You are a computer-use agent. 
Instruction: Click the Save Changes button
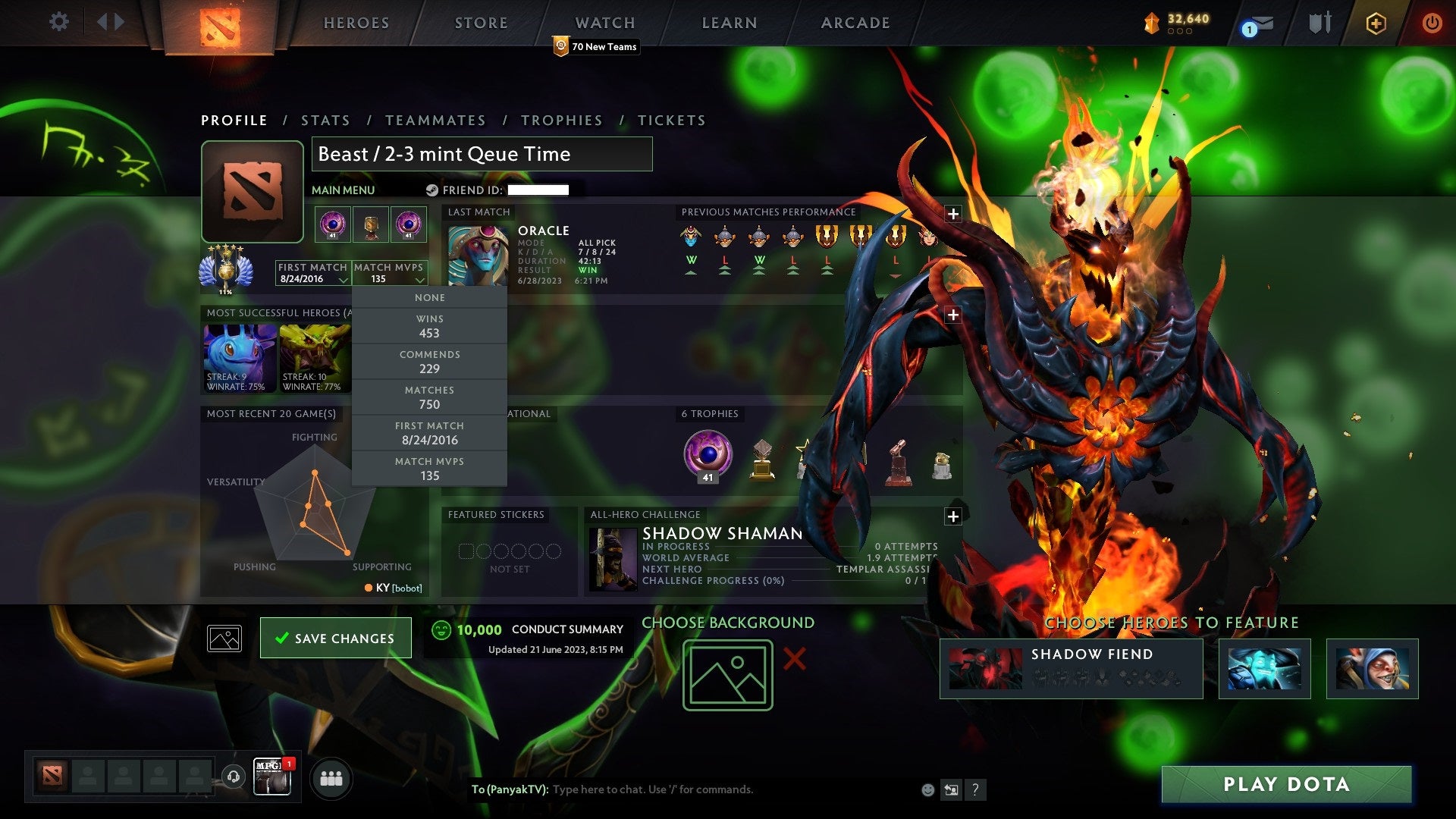335,638
